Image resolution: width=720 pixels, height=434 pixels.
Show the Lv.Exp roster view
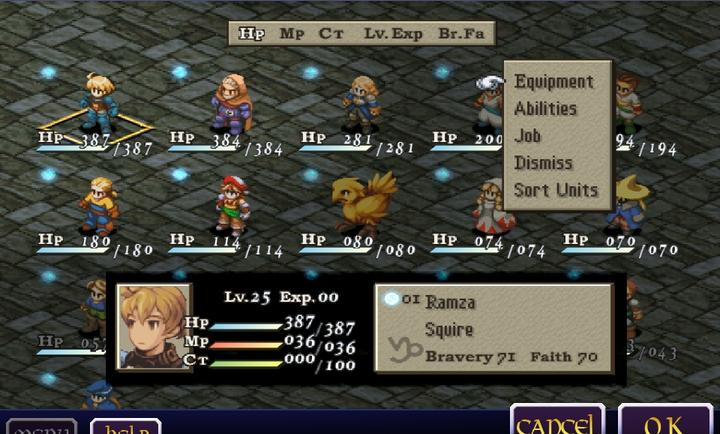click(393, 33)
